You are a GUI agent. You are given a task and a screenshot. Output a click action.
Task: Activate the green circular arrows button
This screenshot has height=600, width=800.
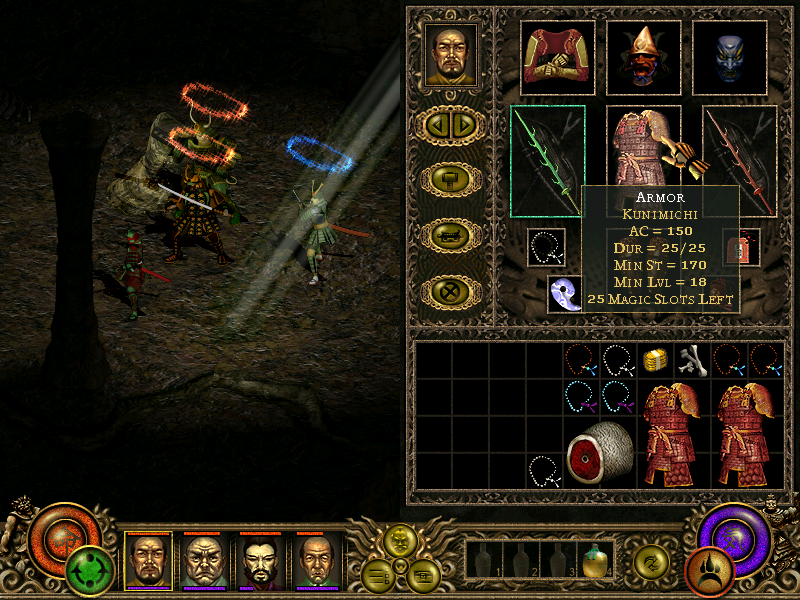(91, 572)
